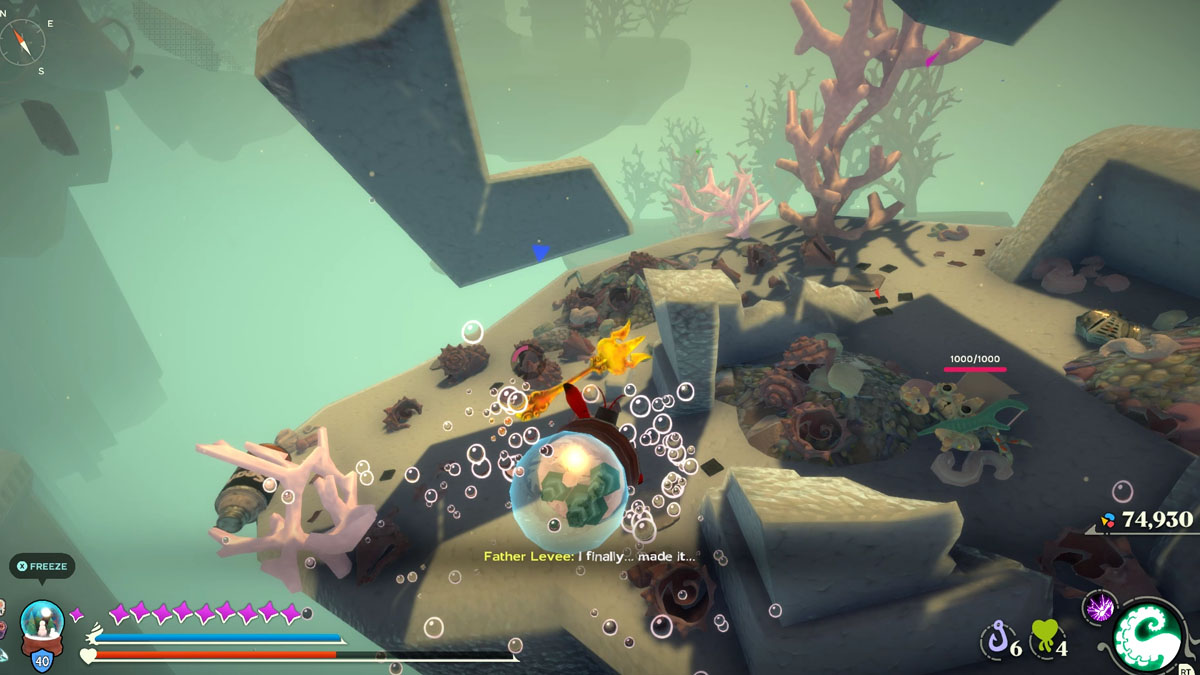Select the snow globe shell icon
The height and width of the screenshot is (675, 1200).
[42, 622]
